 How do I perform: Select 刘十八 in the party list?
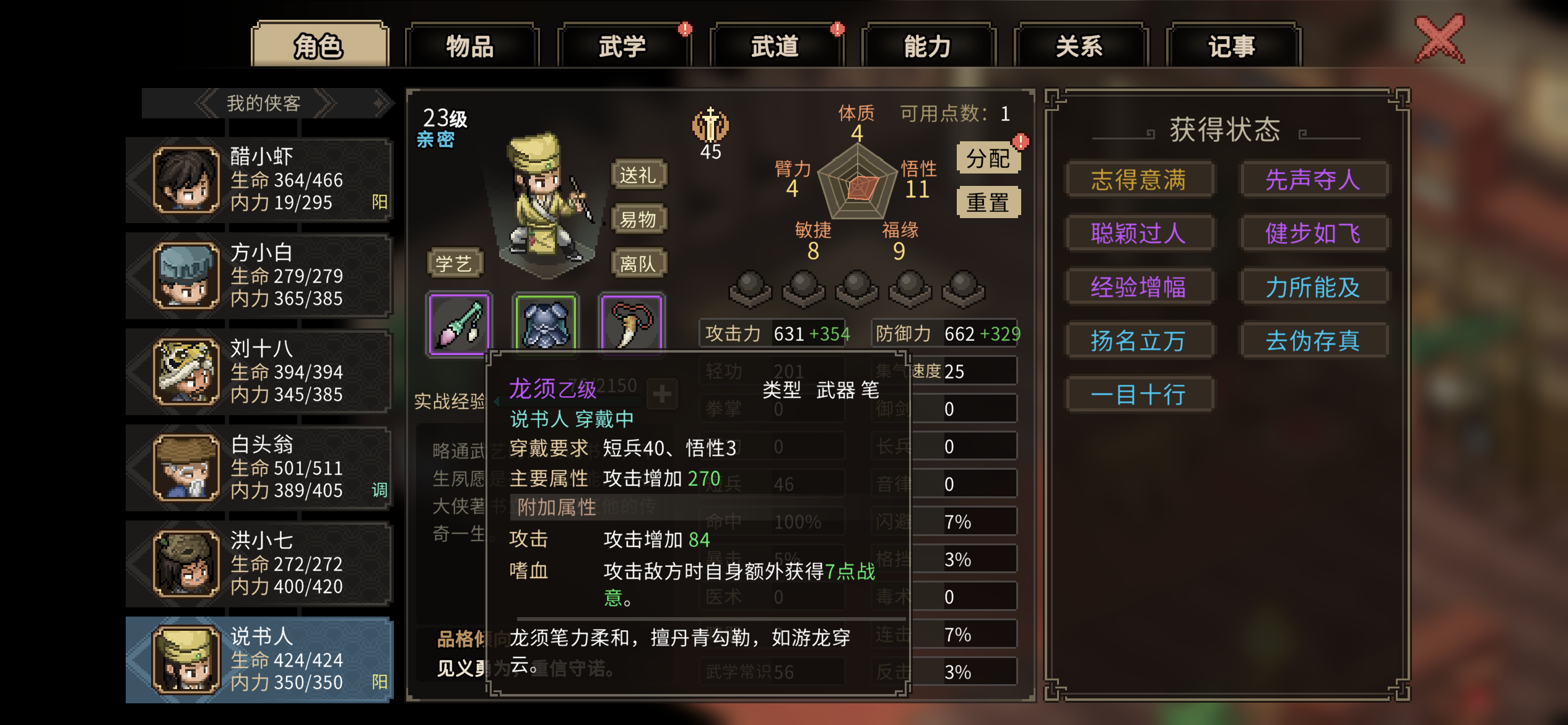pos(260,372)
